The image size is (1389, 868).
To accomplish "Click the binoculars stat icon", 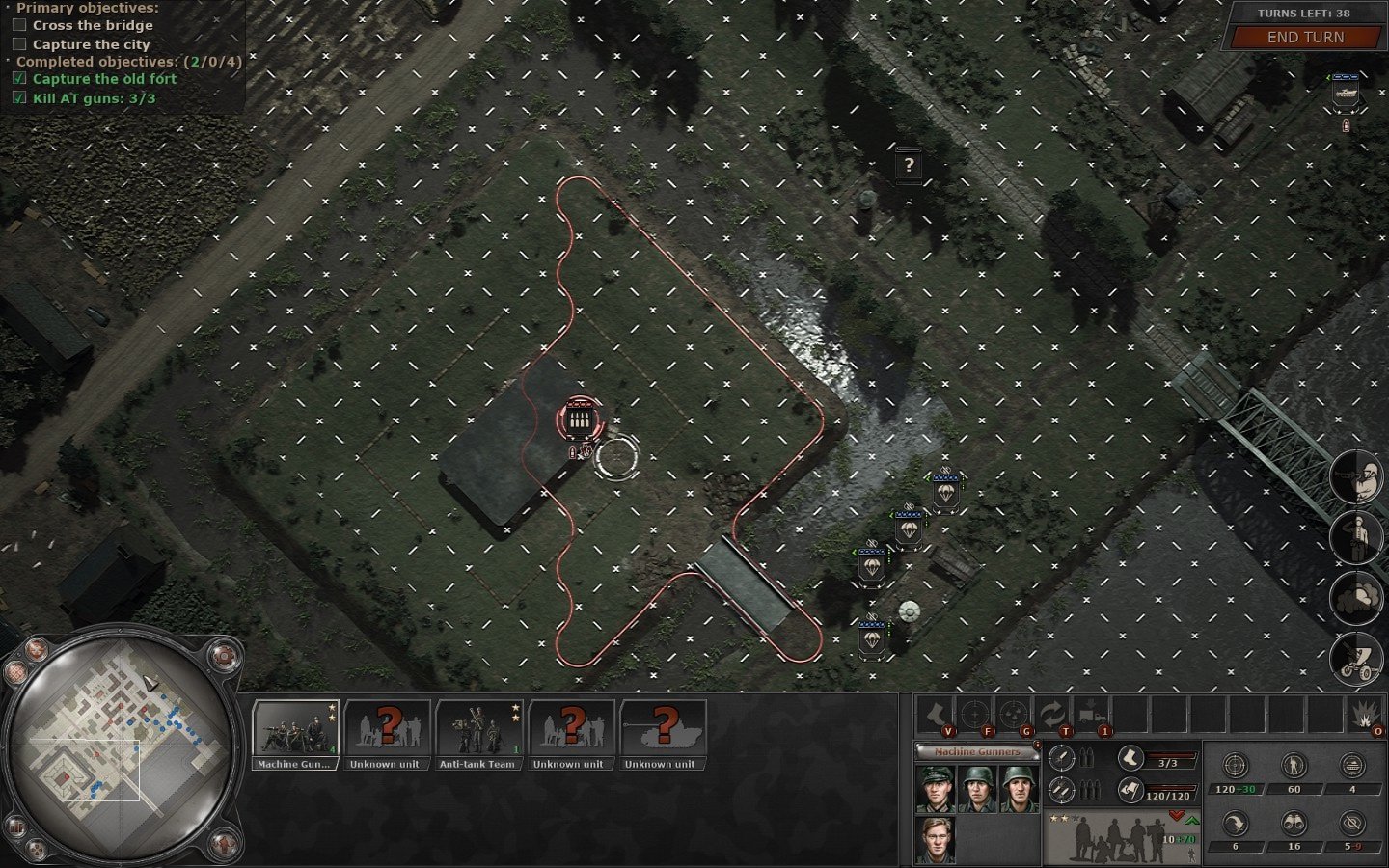I will point(1294,823).
